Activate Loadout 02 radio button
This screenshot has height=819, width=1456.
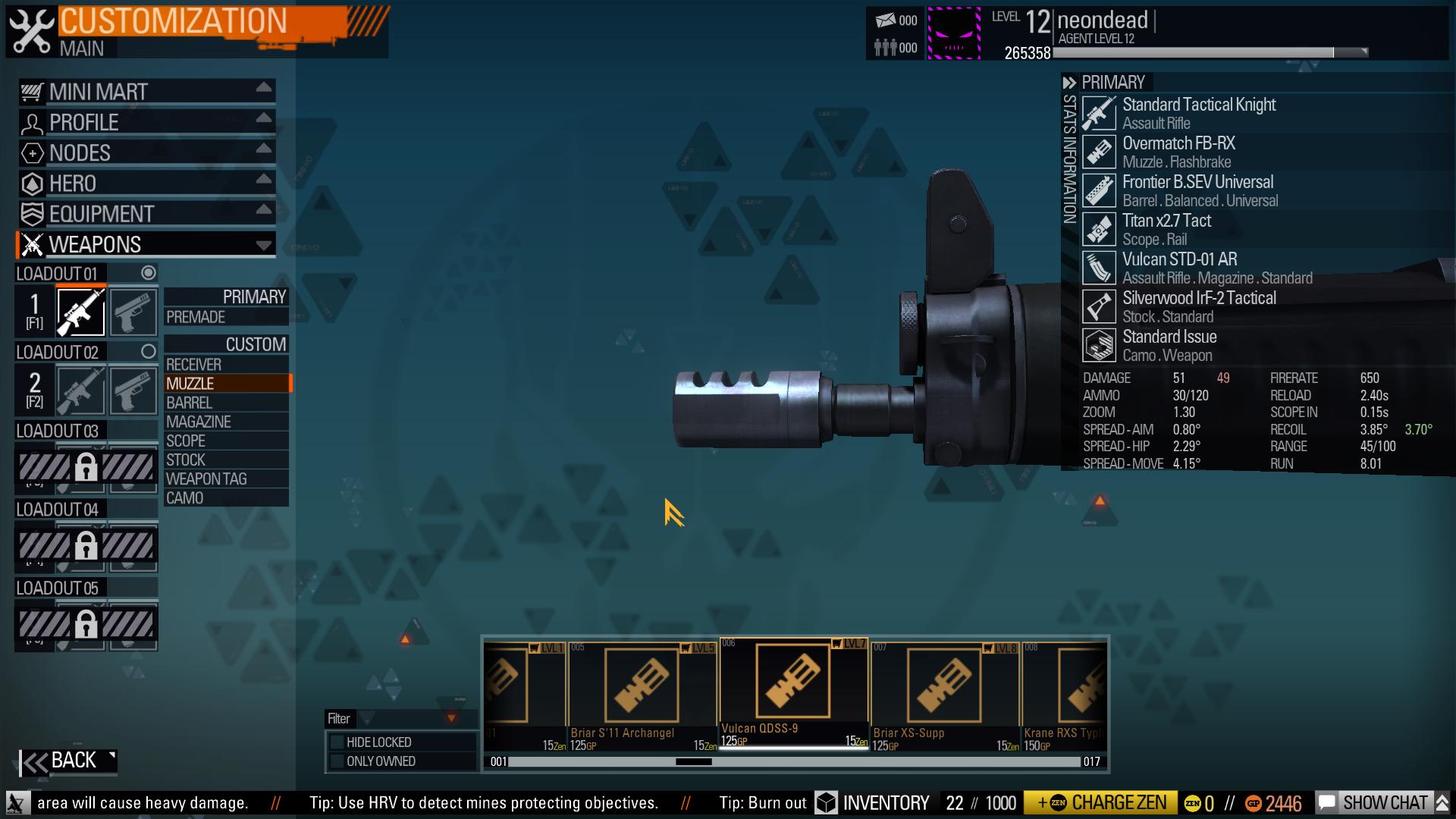click(x=149, y=352)
